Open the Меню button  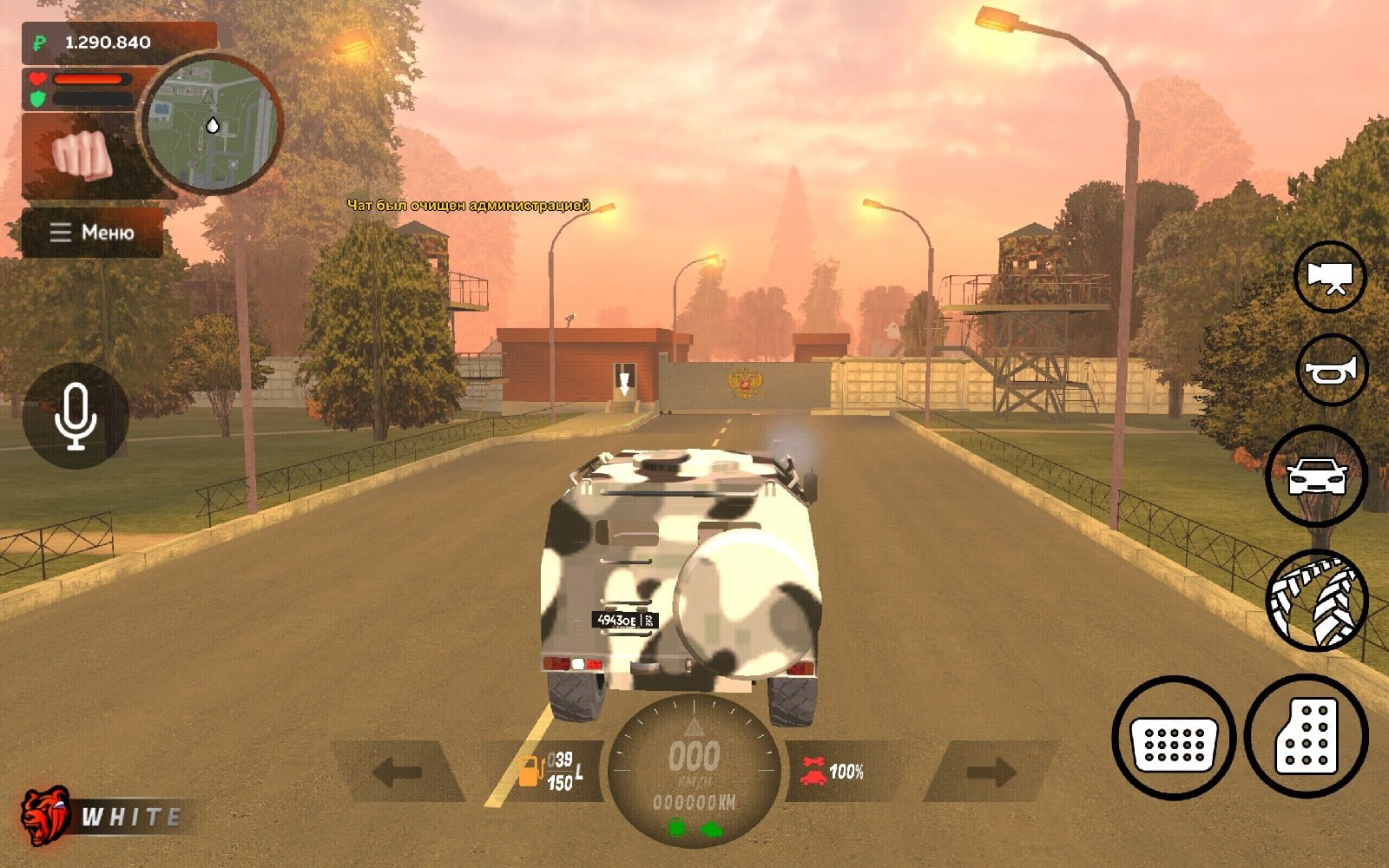click(x=92, y=233)
